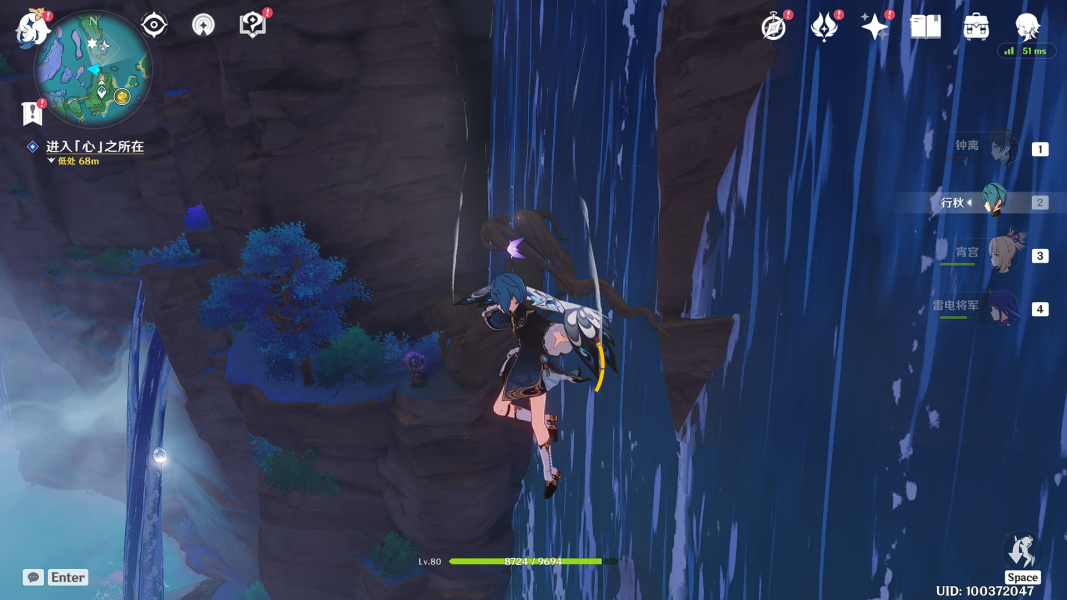
Task: Tap the jump action button
Action: [x=1021, y=552]
